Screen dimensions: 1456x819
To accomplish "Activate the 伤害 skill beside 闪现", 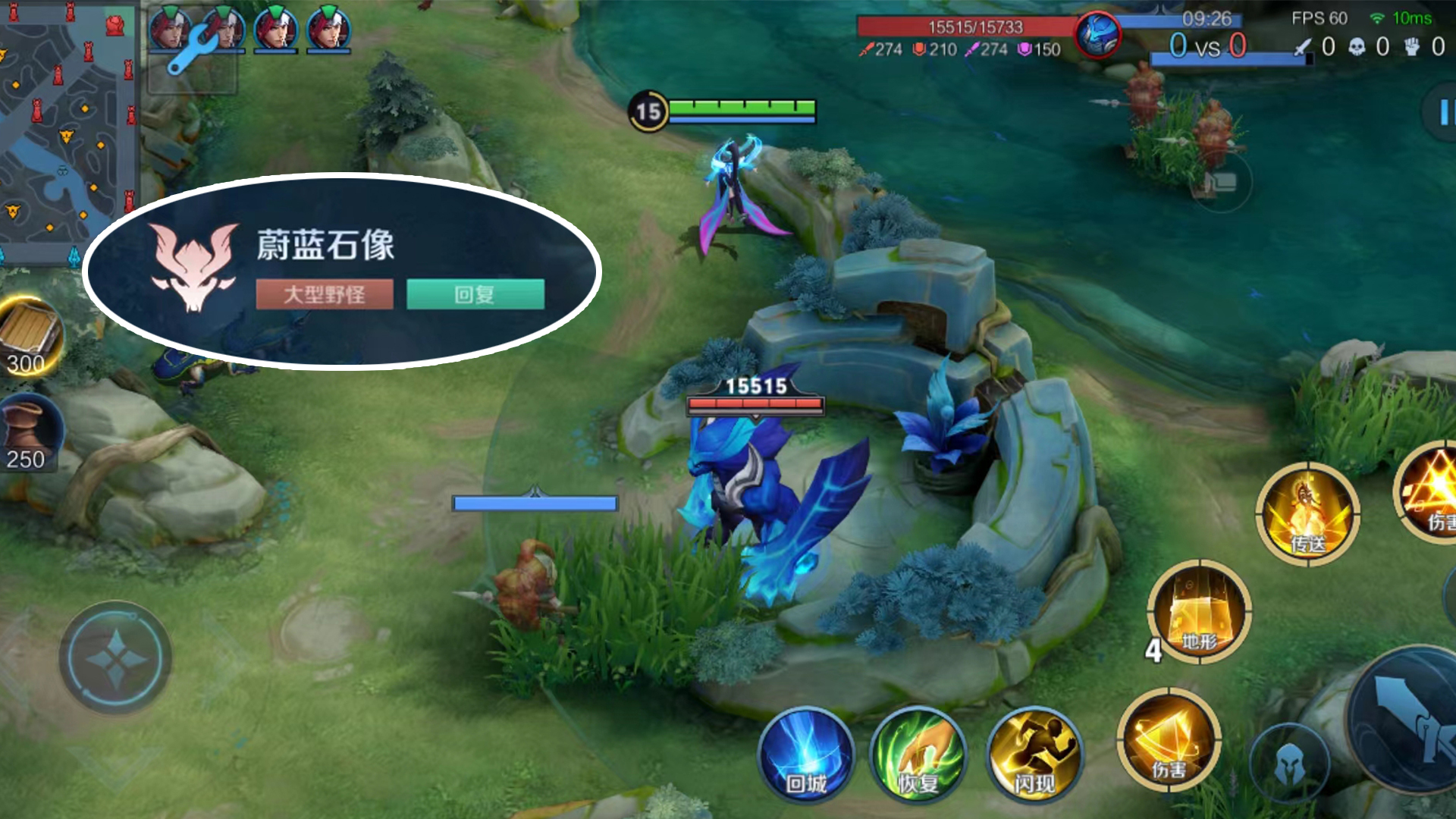I will [1169, 739].
